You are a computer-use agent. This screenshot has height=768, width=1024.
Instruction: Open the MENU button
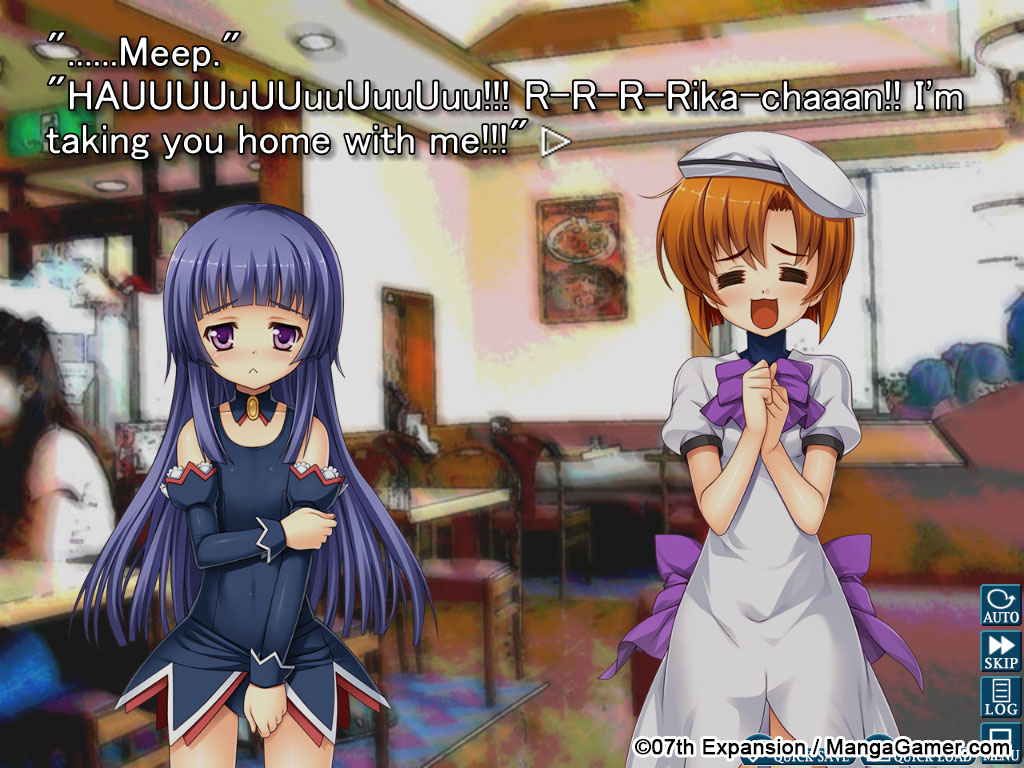1000,743
